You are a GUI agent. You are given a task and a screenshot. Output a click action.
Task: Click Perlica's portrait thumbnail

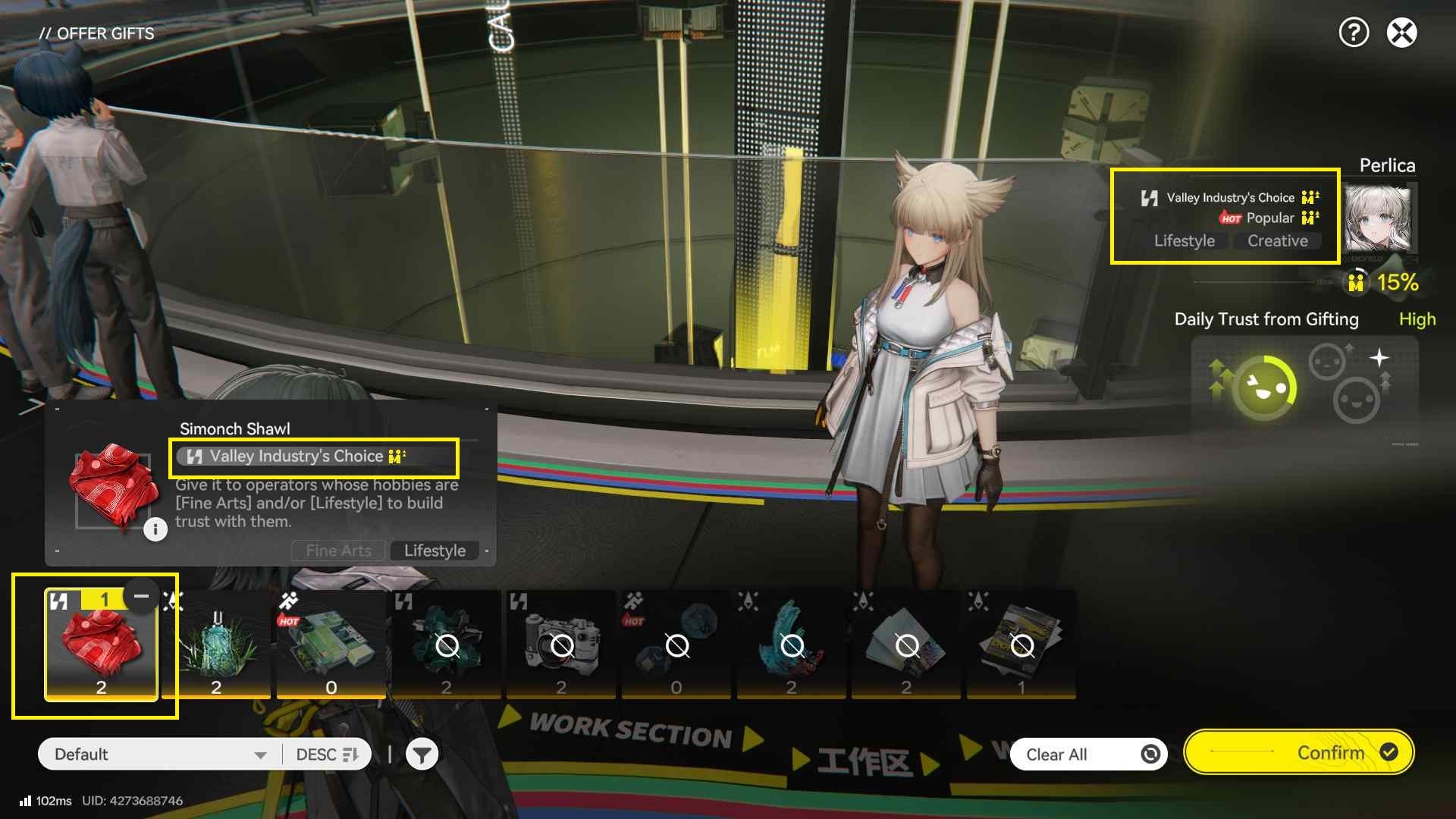click(1377, 219)
